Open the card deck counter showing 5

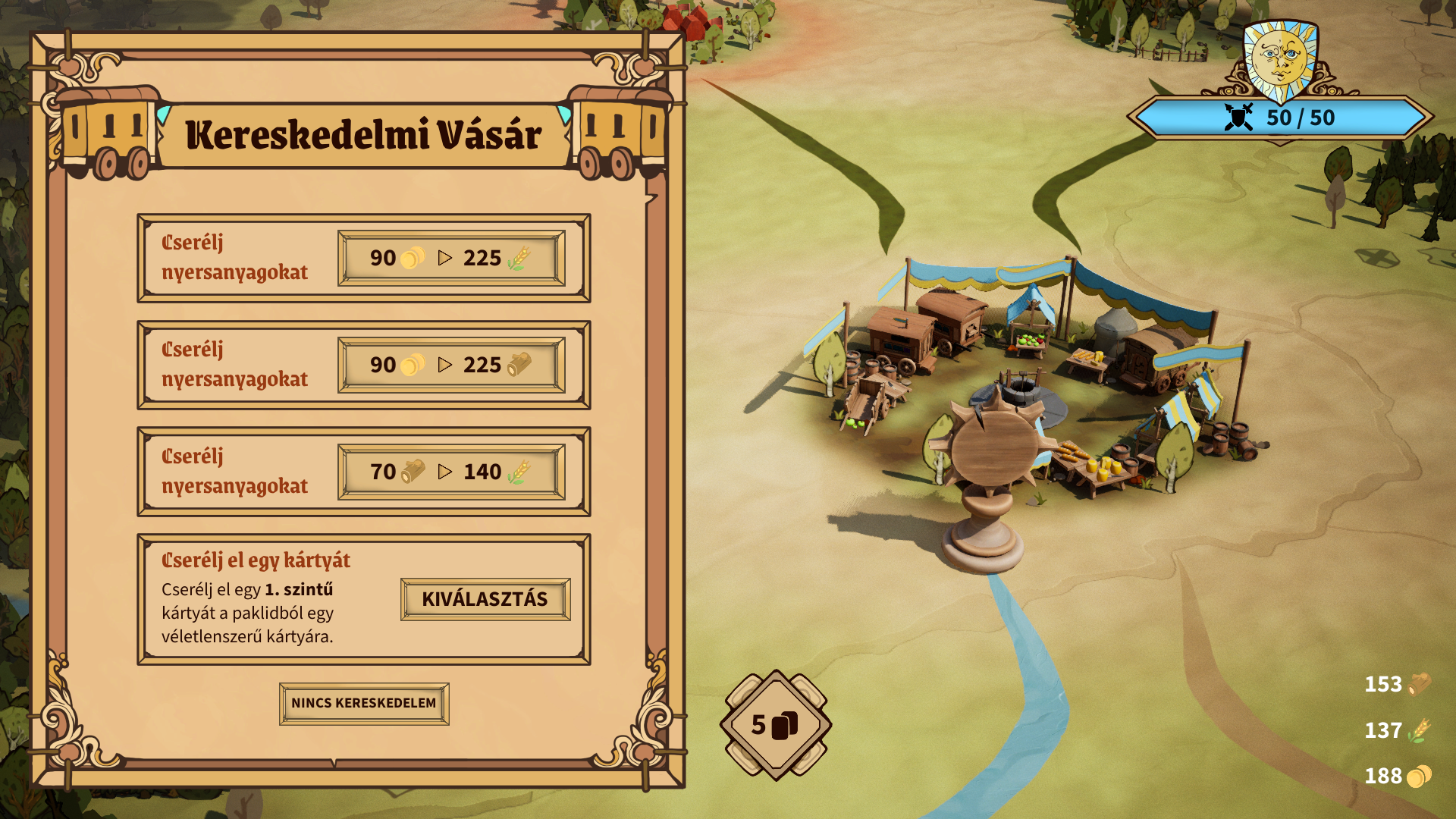click(775, 725)
